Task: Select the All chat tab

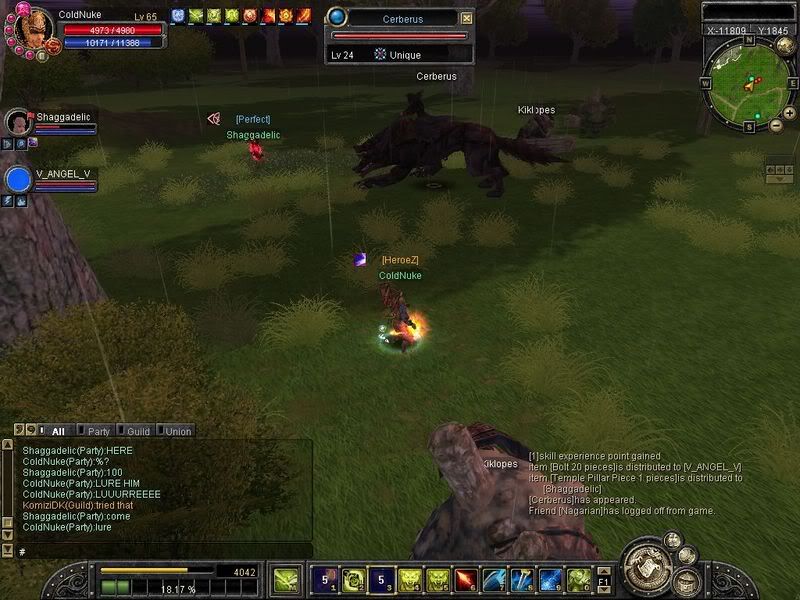Action: tap(58, 431)
